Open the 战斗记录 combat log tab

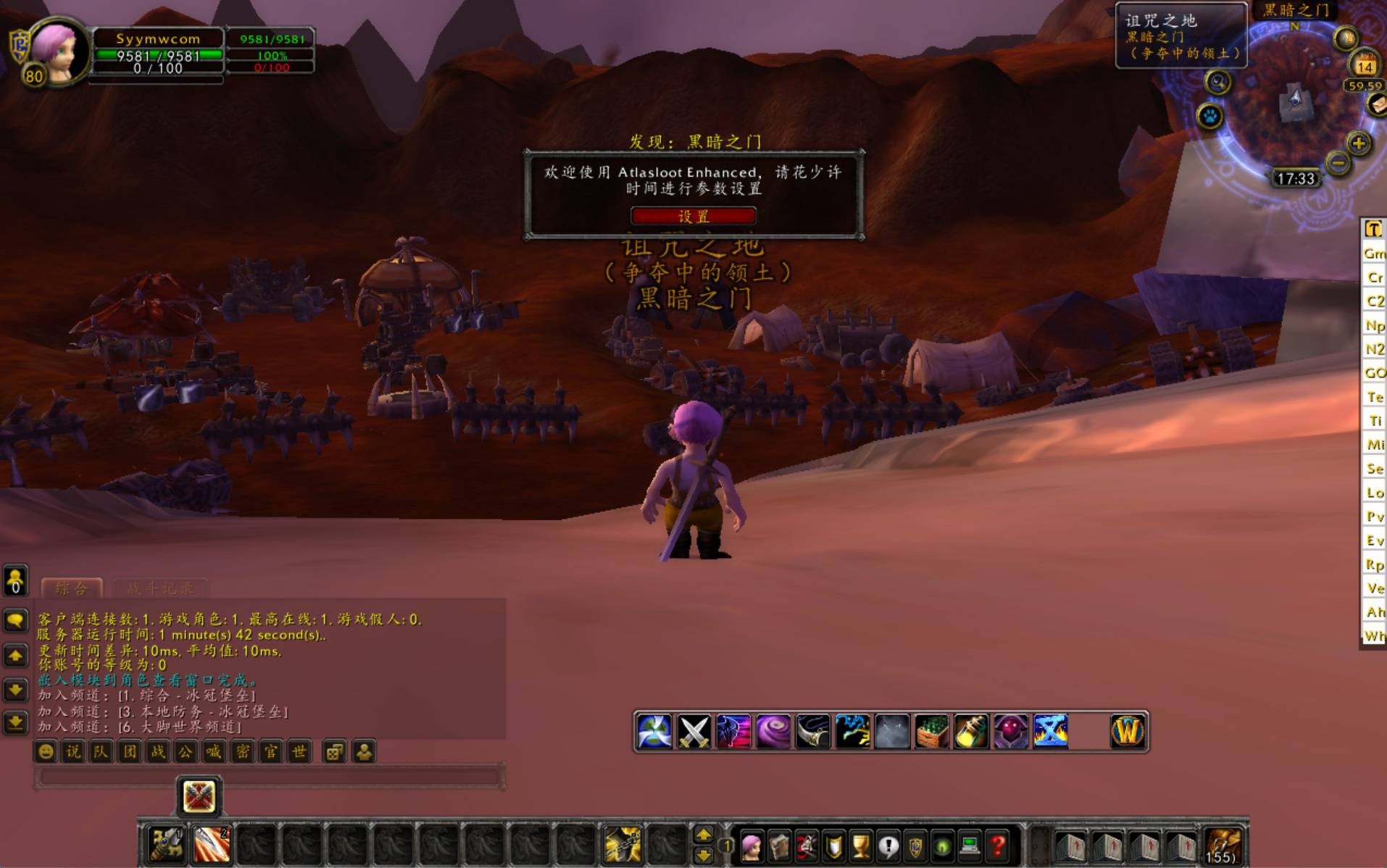click(x=160, y=588)
